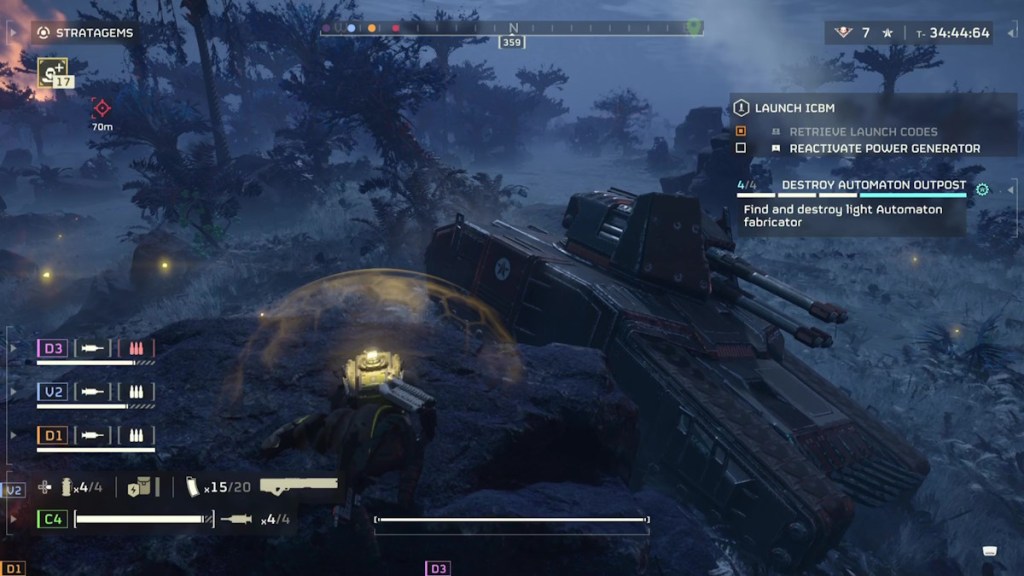
Task: Pick the orange D1 squad member tag
Action: coord(53,436)
